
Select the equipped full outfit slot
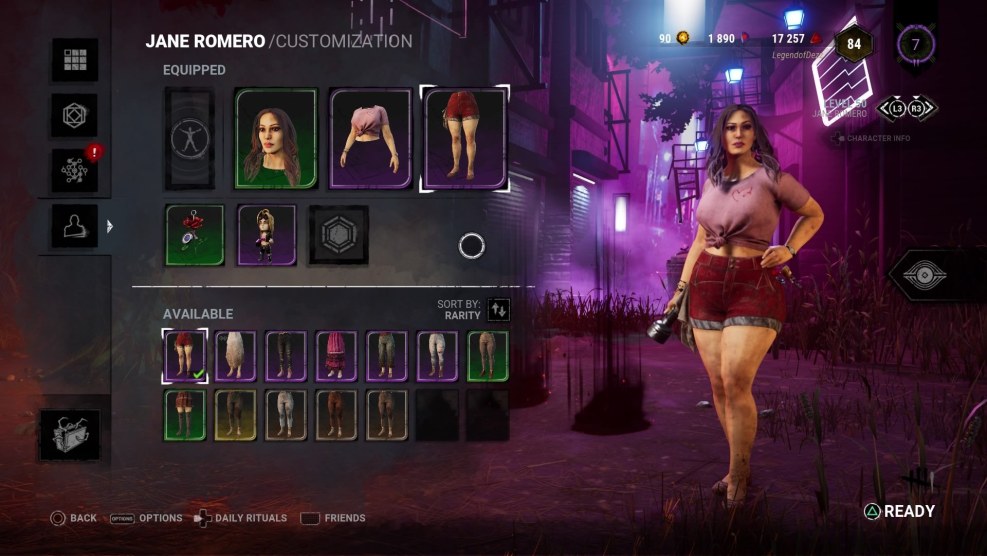coord(189,138)
